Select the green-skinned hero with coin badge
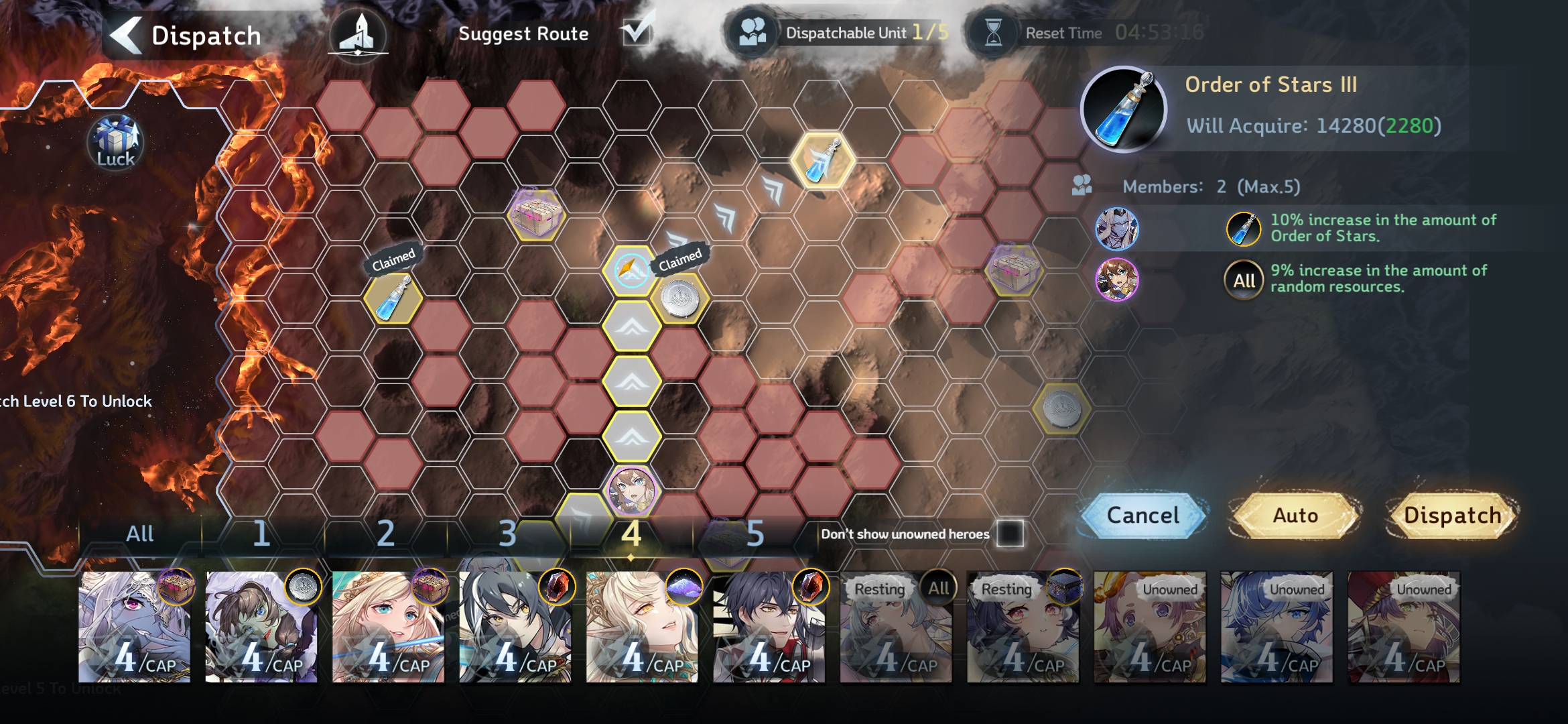 [261, 627]
